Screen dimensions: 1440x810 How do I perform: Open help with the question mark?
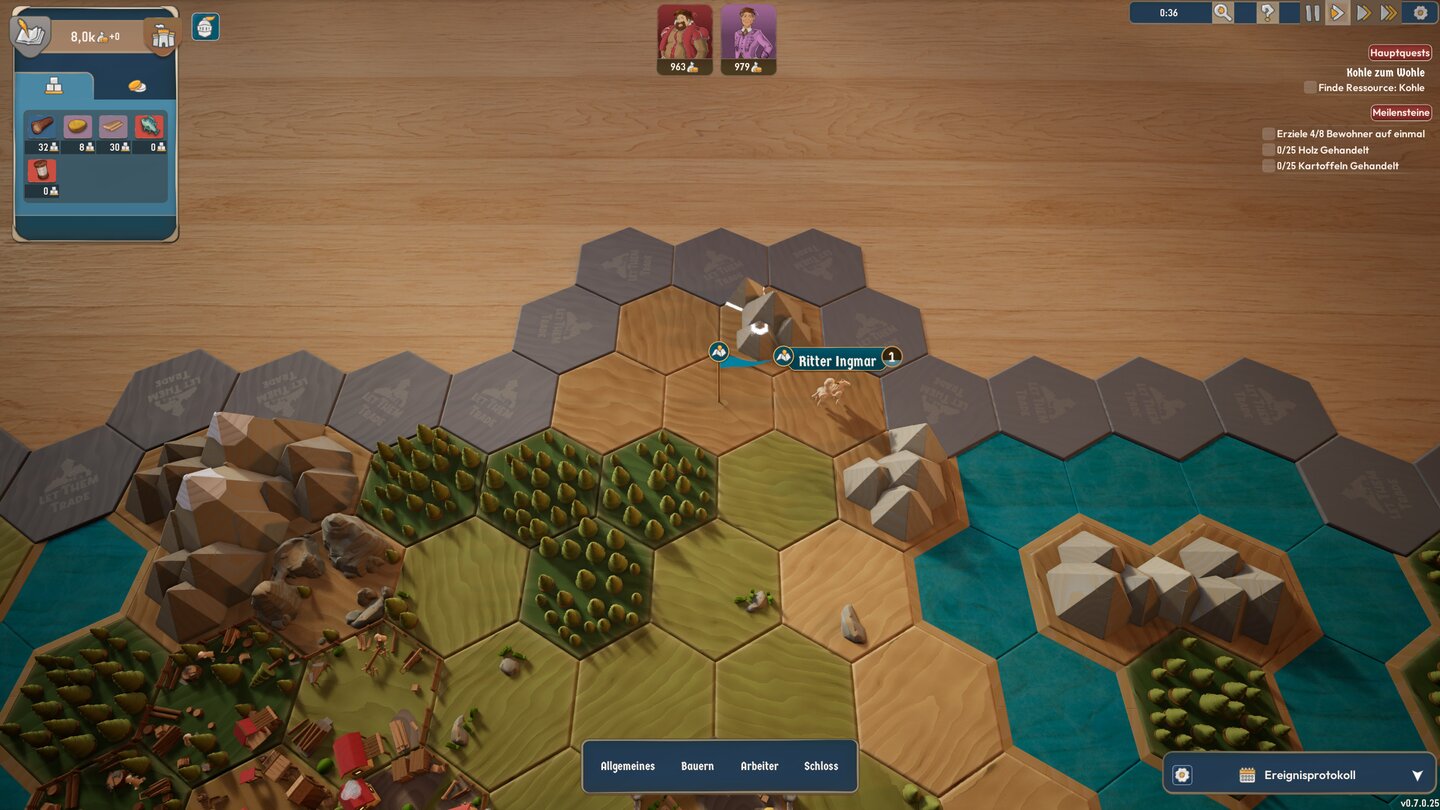(x=1267, y=13)
